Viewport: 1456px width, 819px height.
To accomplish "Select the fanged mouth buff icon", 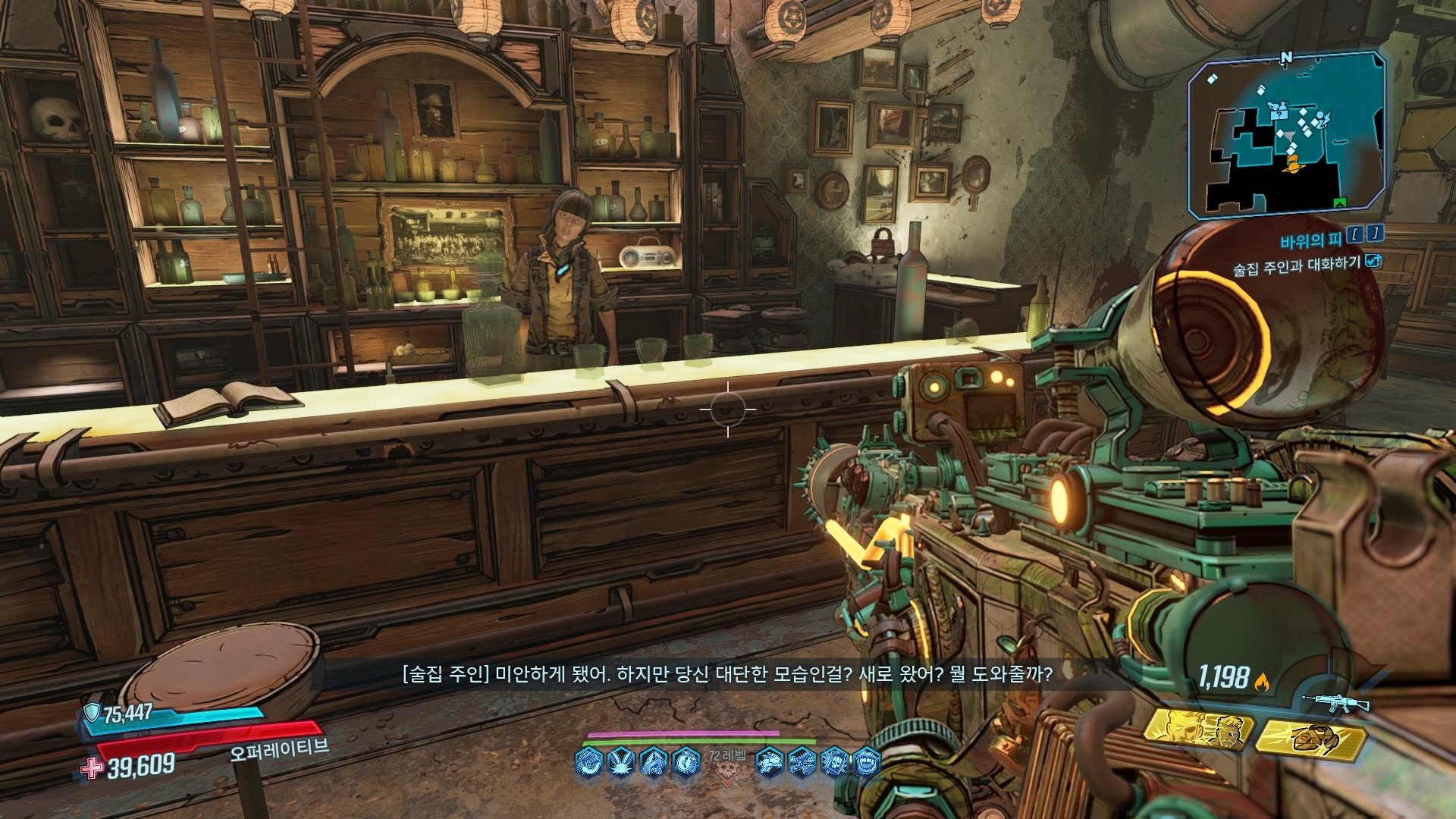I will 867,761.
